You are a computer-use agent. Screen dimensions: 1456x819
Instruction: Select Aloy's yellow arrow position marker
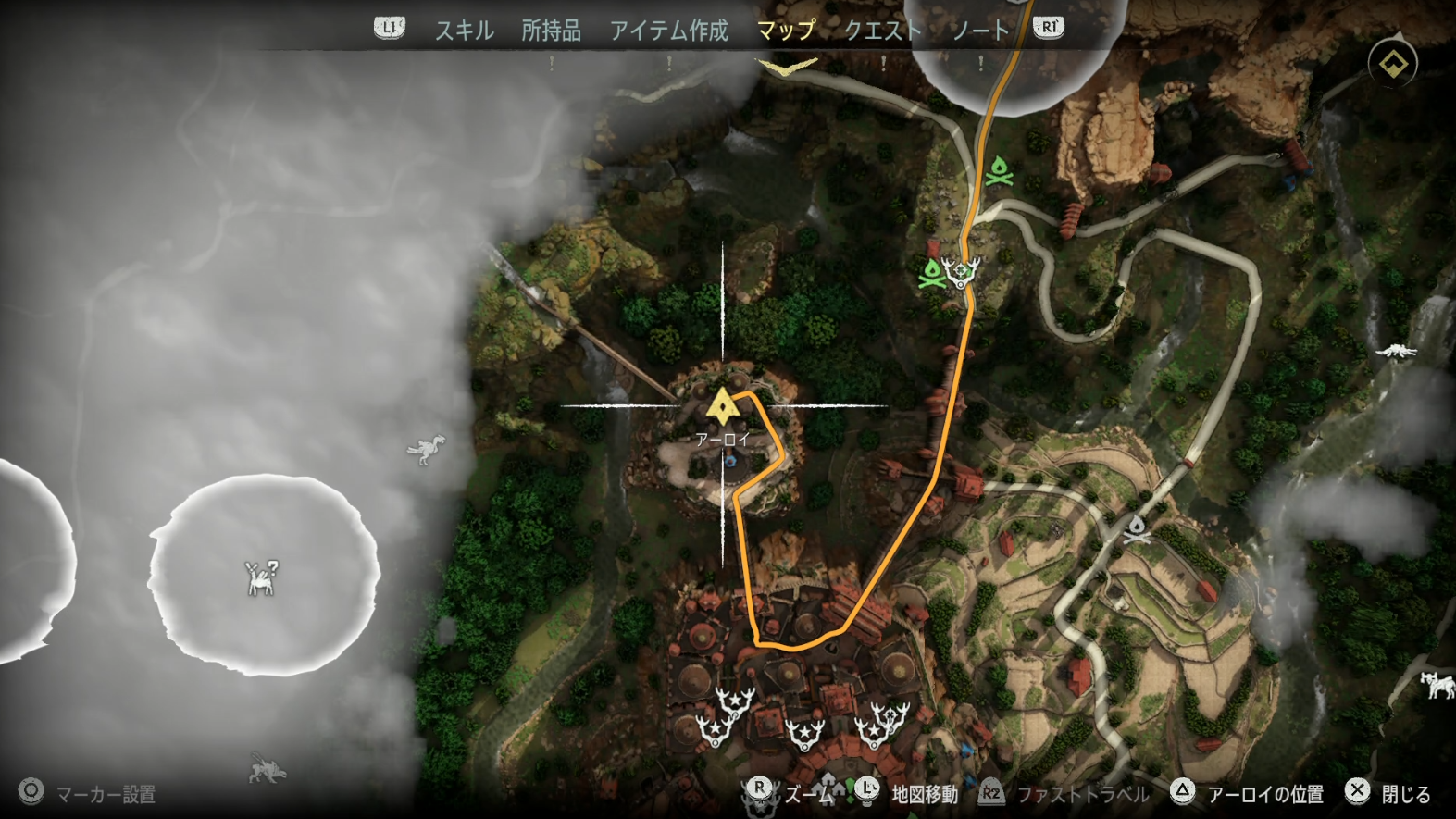point(721,405)
